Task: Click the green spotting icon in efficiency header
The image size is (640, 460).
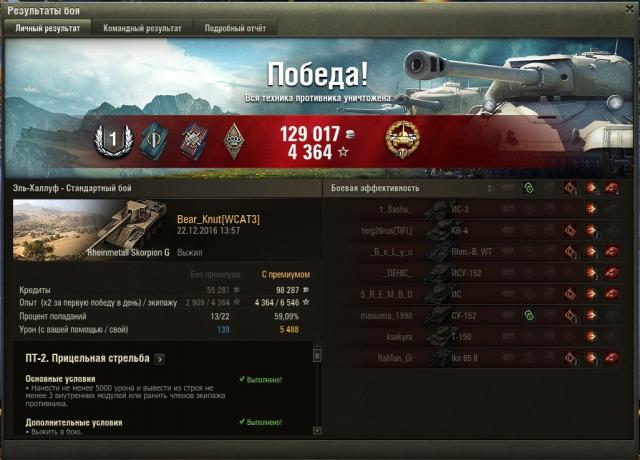Action: (528, 188)
